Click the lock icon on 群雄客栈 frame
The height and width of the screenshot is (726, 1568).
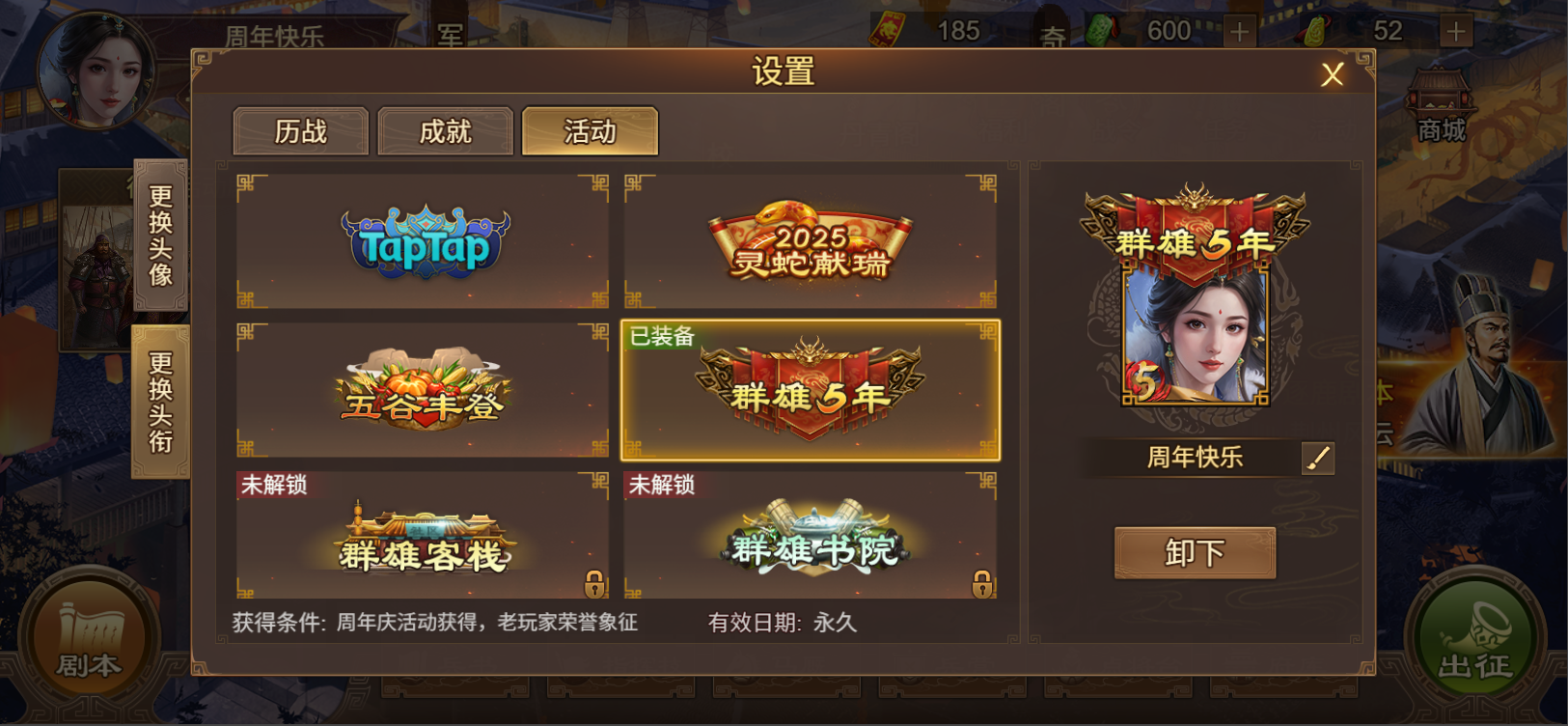tap(595, 584)
